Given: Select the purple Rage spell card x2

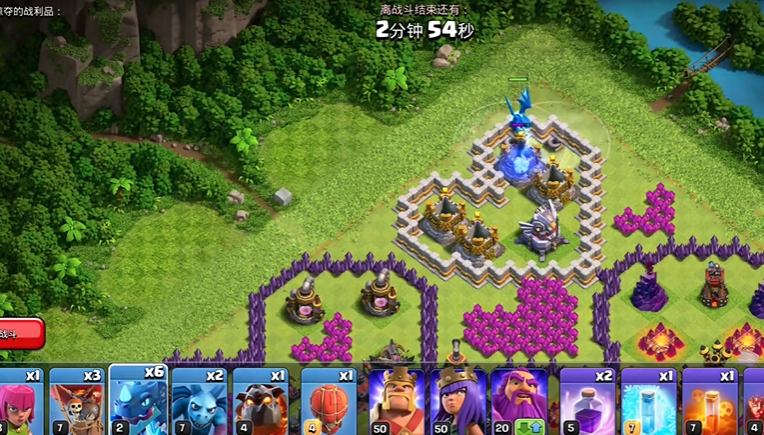Looking at the screenshot, I should click(587, 402).
